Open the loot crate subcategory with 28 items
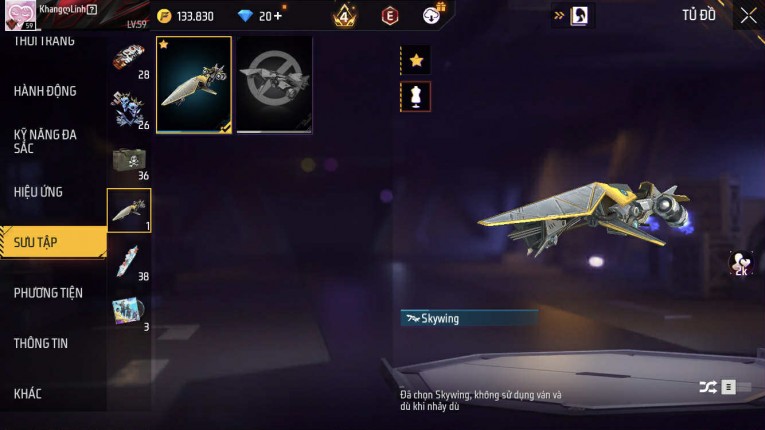The height and width of the screenshot is (430, 765). point(129,60)
